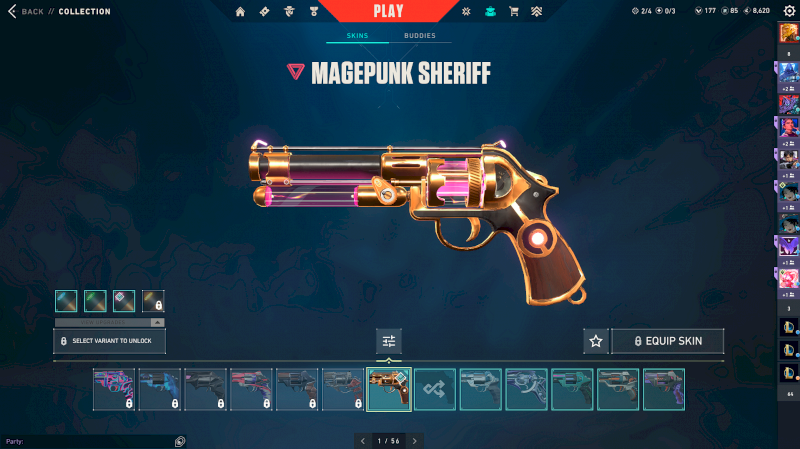Go to the next page of skins
800x449 pixels.
click(x=415, y=440)
